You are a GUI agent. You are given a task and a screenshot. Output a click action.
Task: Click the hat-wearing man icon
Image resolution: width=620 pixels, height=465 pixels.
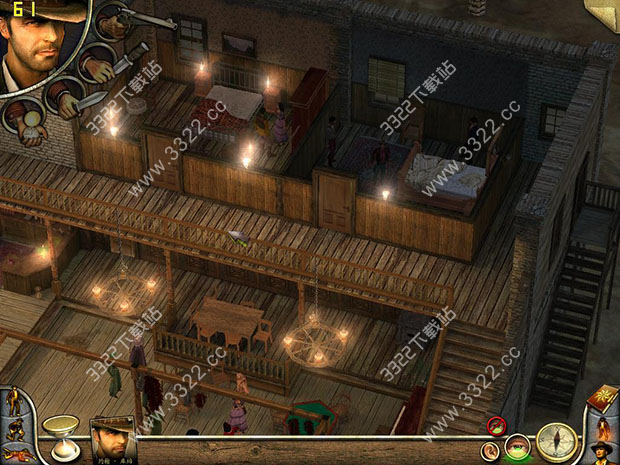click(603, 451)
